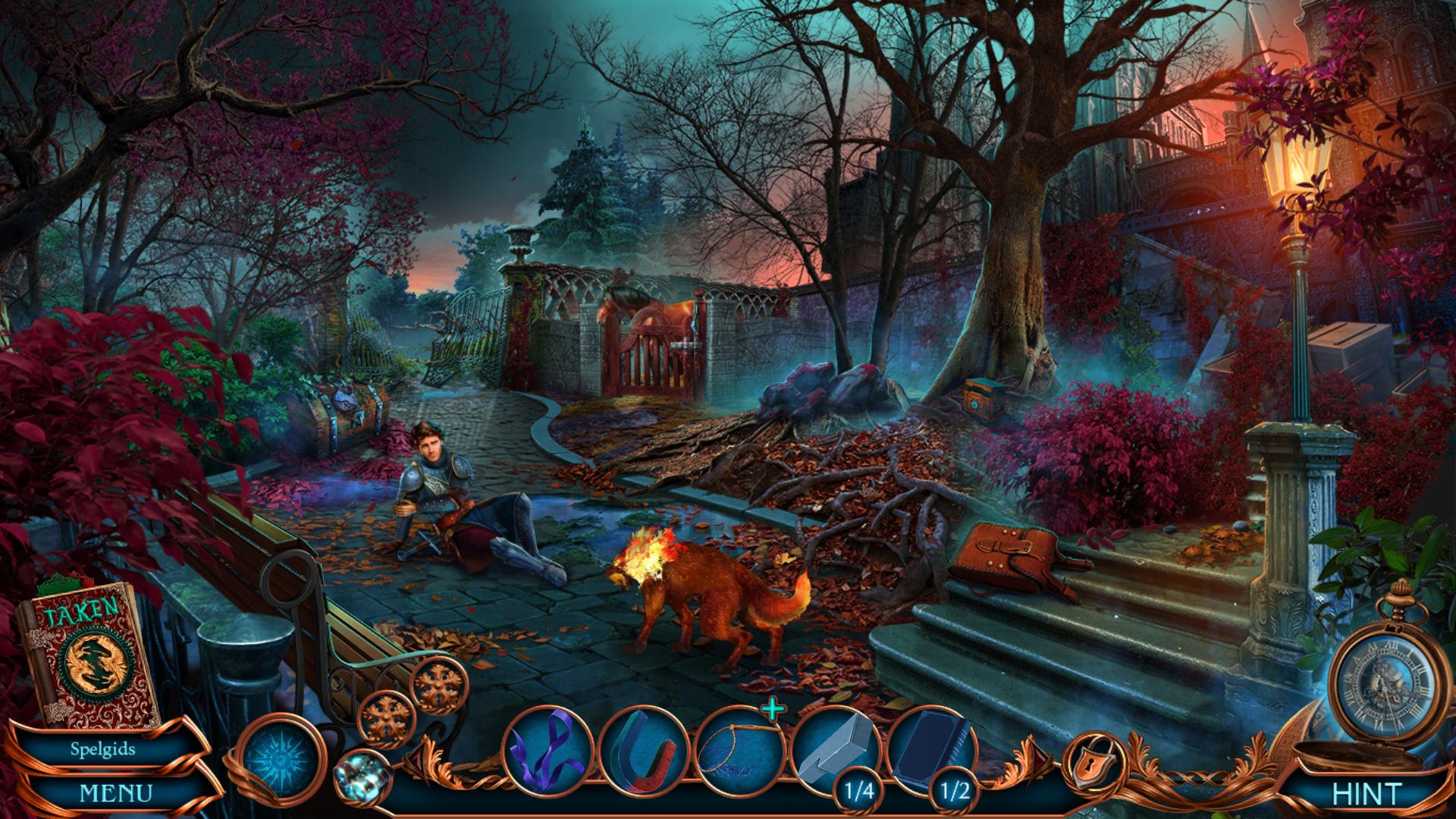Screen dimensions: 1456x819
Task: Expand the lasso item's plus sign
Action: click(773, 710)
